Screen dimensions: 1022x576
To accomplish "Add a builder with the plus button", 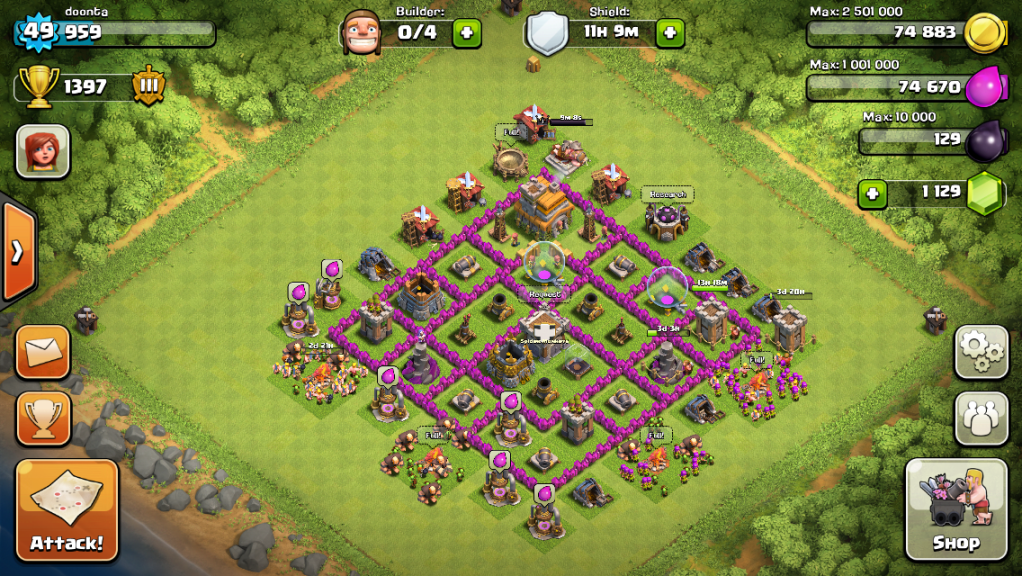I will coord(466,33).
